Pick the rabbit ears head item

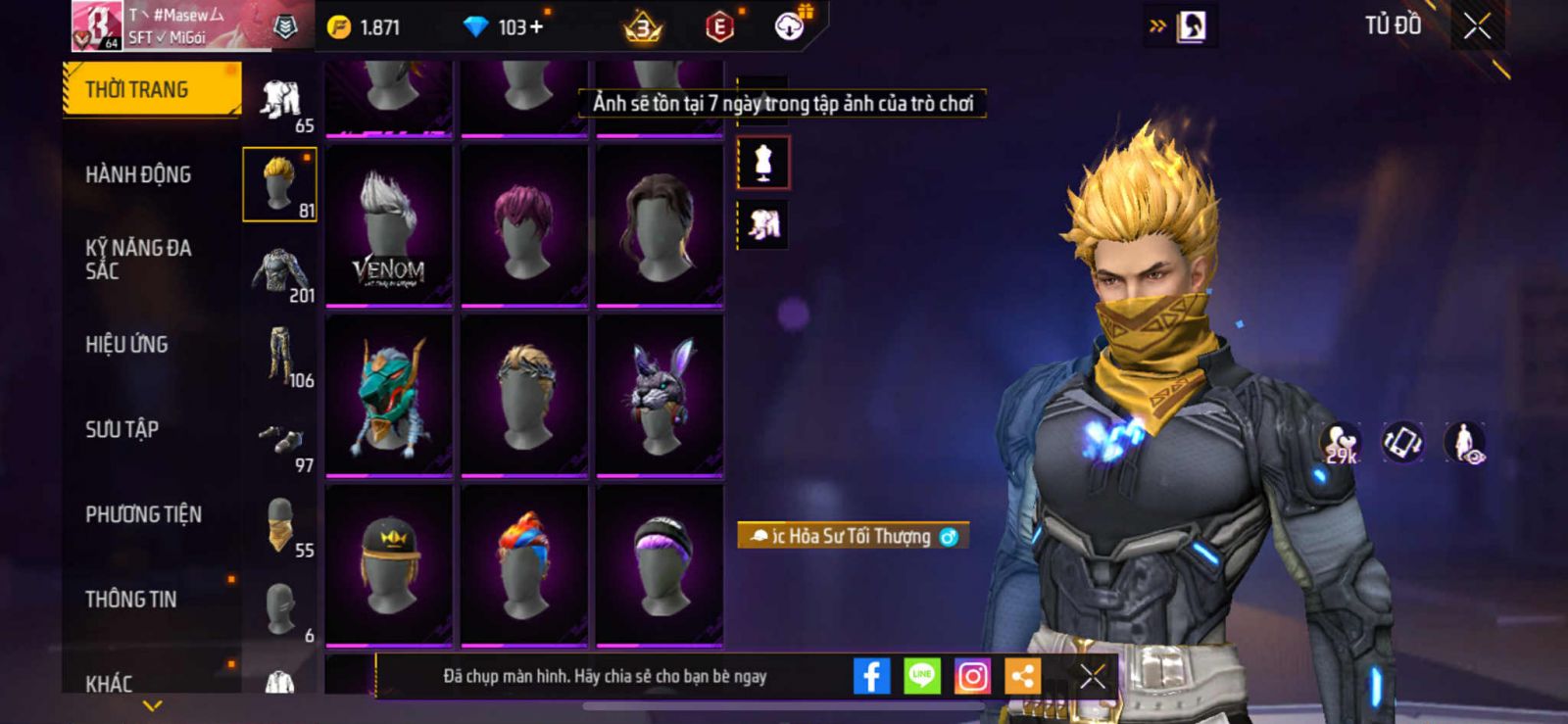pos(660,395)
